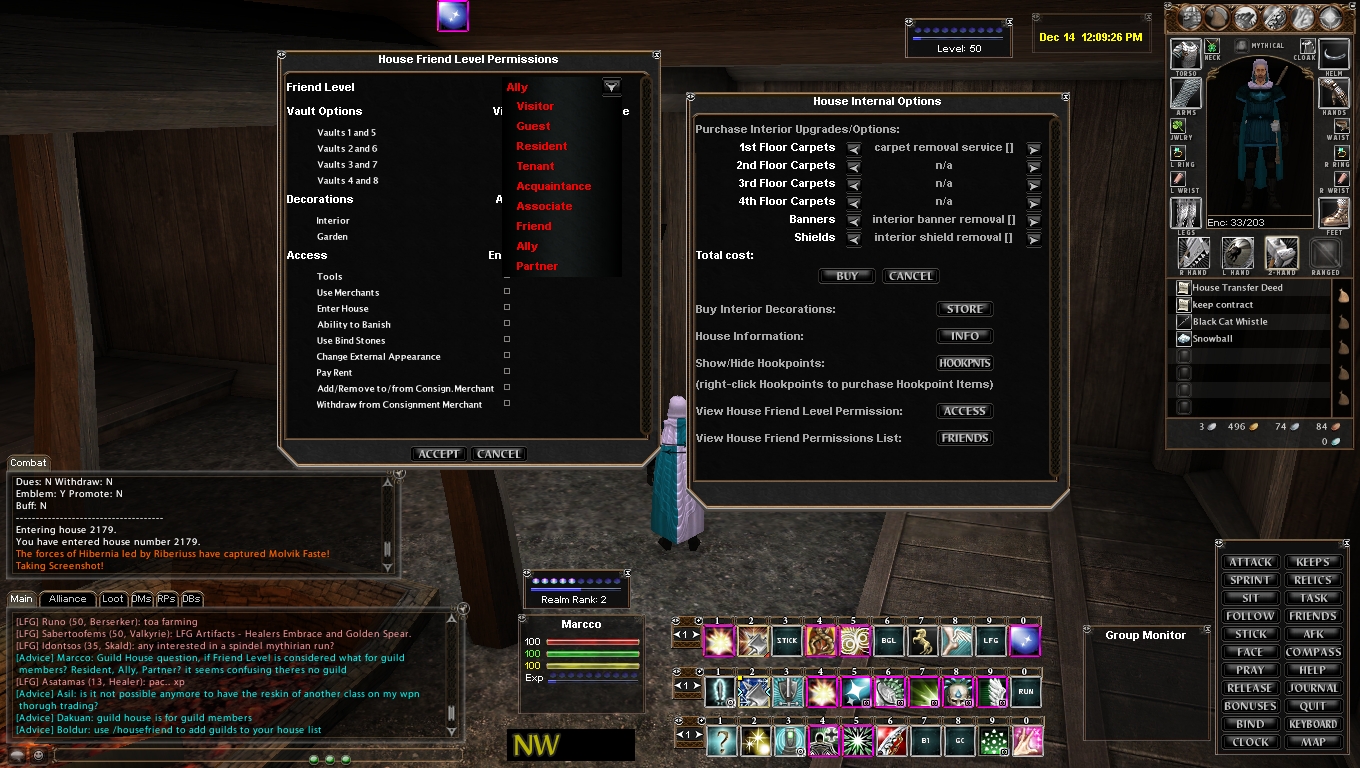This screenshot has width=1360, height=768.
Task: Accept the house friend level permissions
Action: 439,454
